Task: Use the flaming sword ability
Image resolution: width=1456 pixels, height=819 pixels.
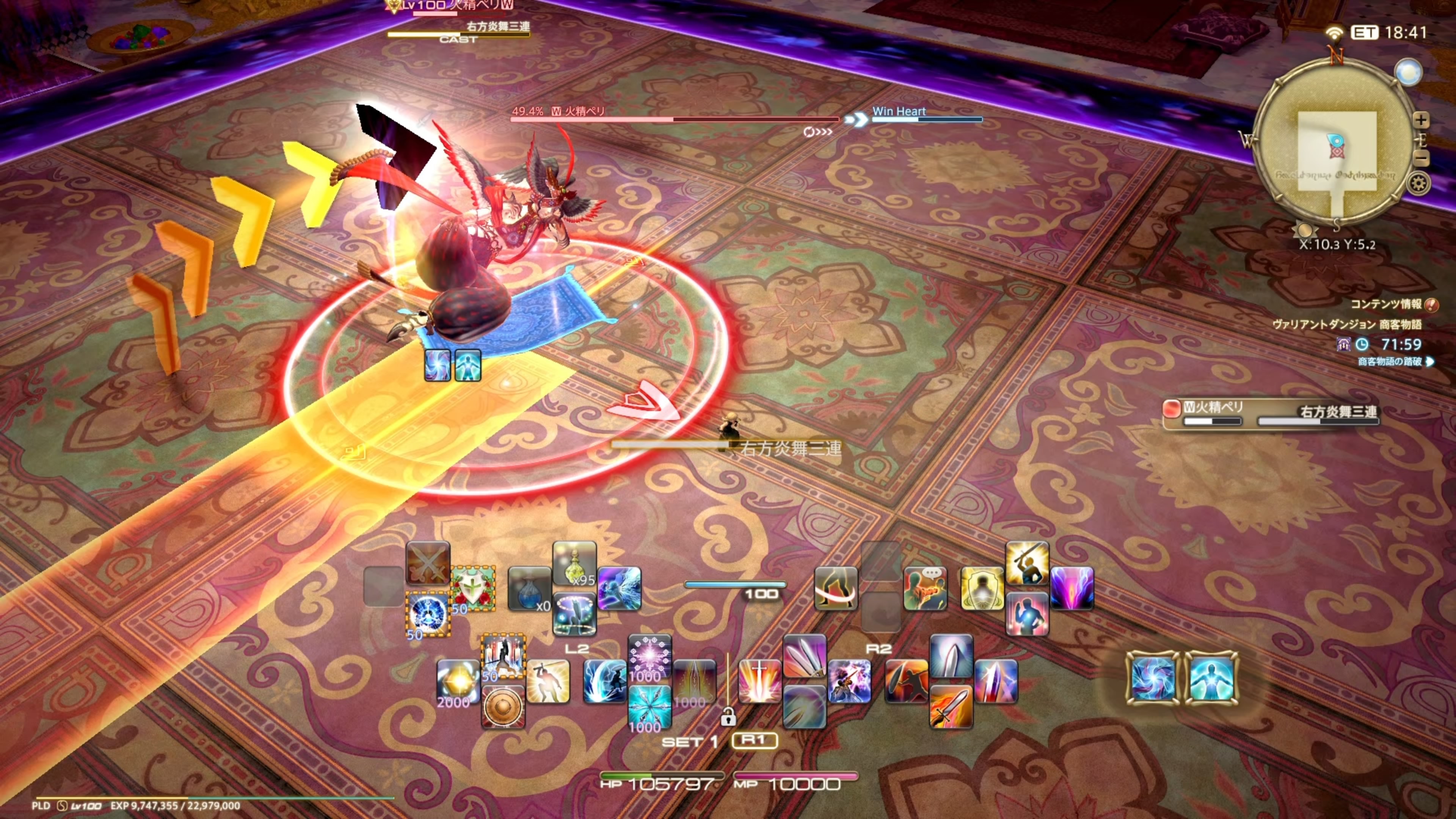Action: pyautogui.click(x=951, y=706)
